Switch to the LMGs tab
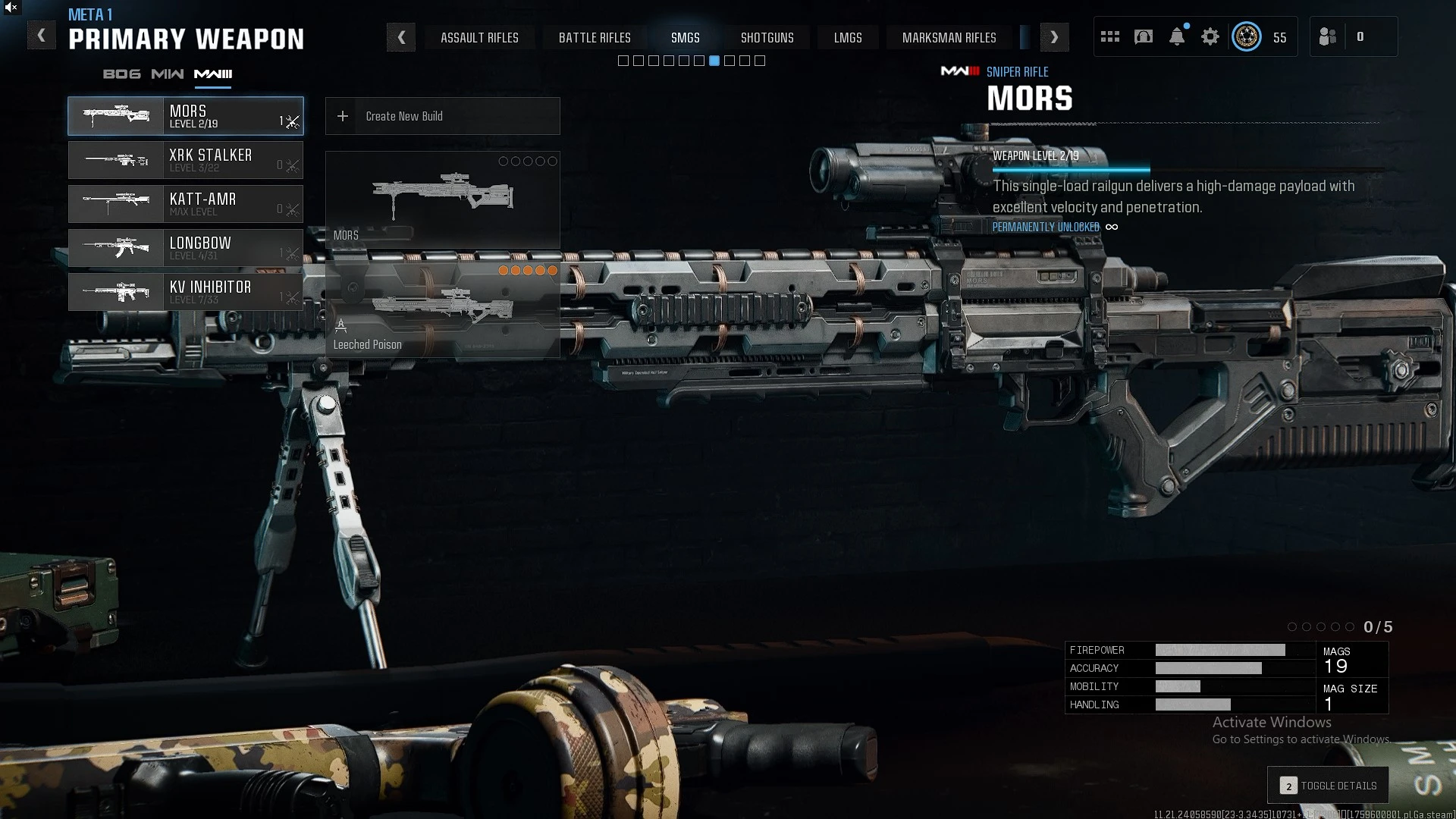1456x819 pixels. pyautogui.click(x=847, y=38)
